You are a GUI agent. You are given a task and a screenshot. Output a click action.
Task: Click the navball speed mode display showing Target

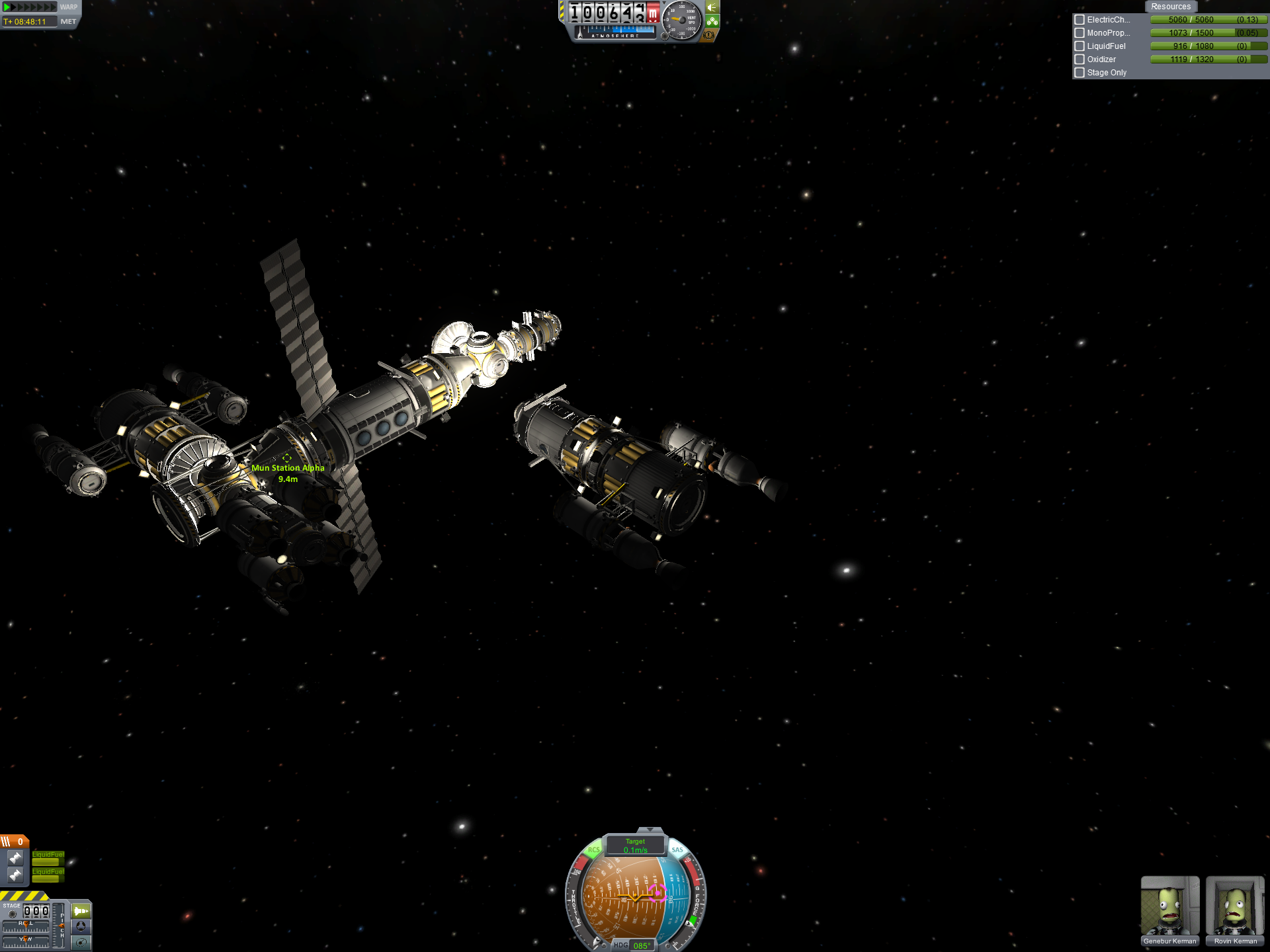[635, 846]
